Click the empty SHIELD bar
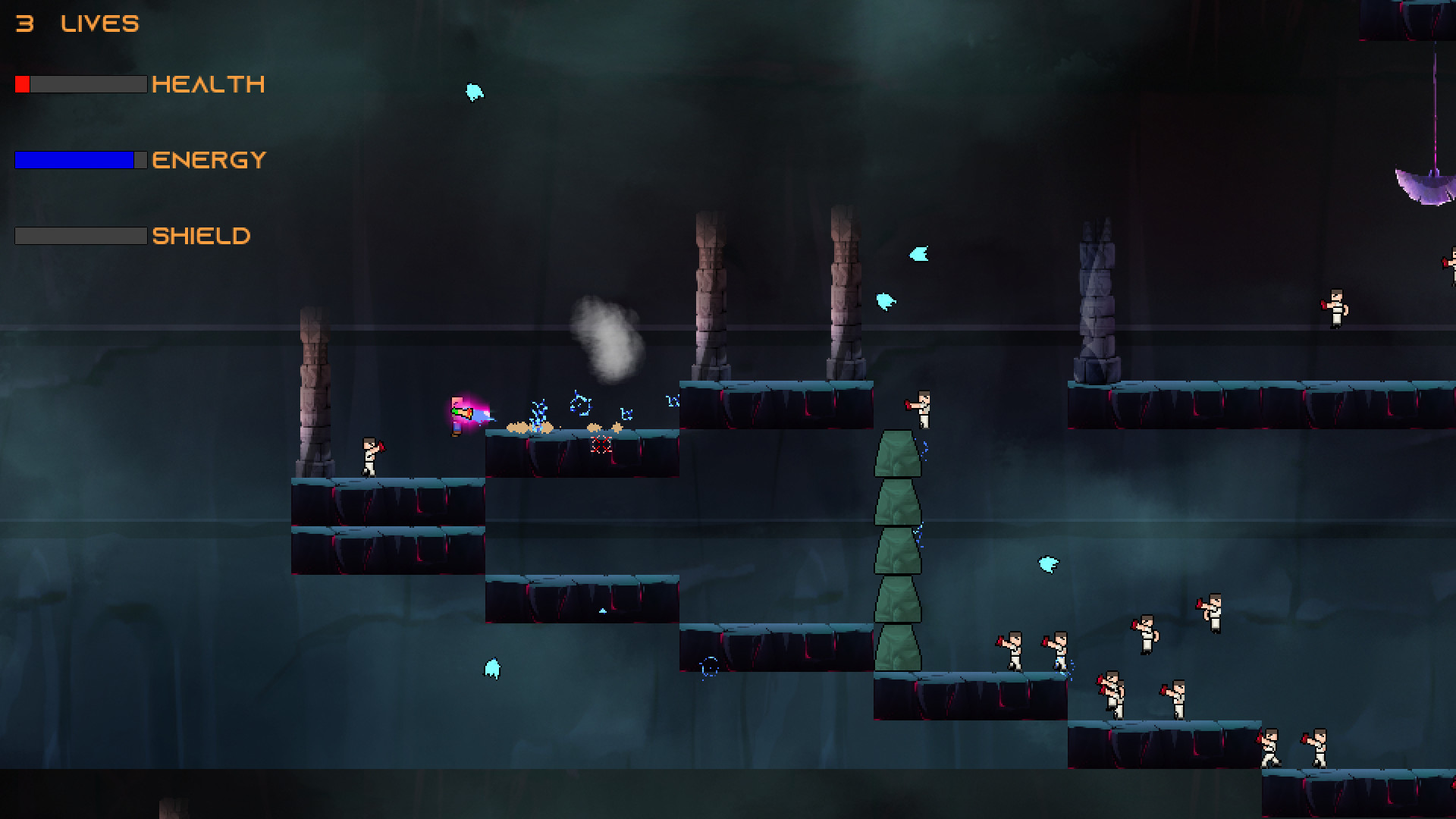The height and width of the screenshot is (819, 1456). click(x=80, y=237)
